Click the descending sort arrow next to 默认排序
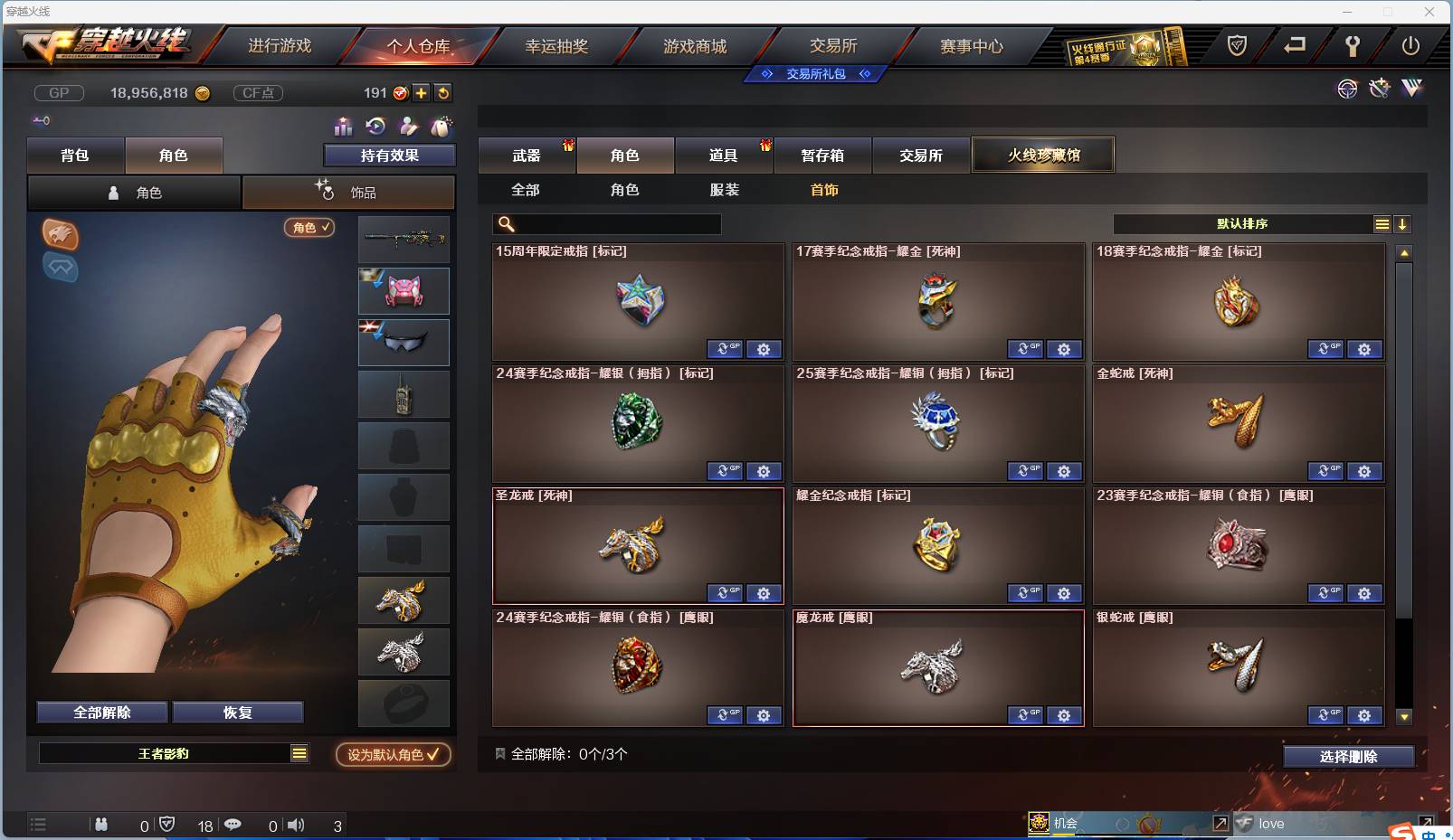The width and height of the screenshot is (1453, 840). pyautogui.click(x=1402, y=223)
